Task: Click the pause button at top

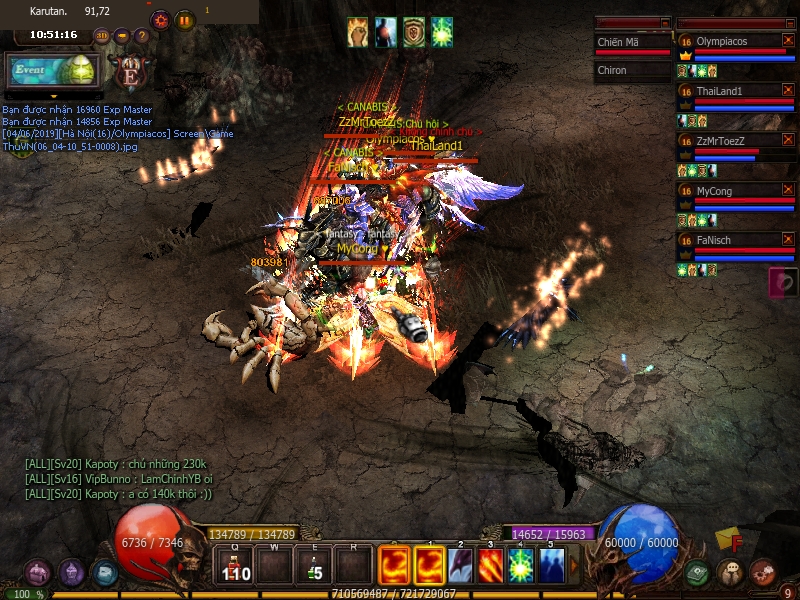Action: [x=185, y=20]
